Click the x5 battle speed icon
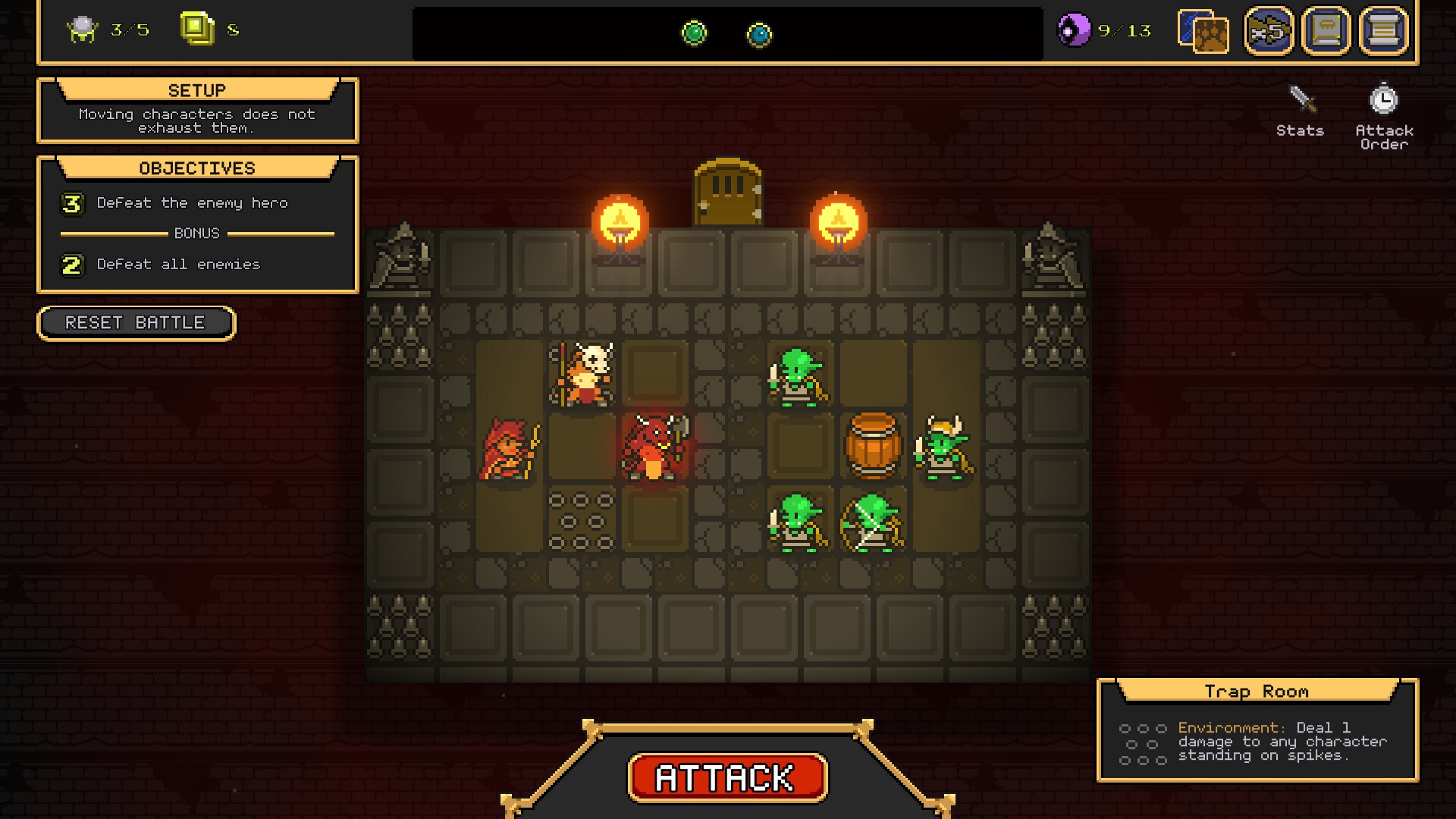The width and height of the screenshot is (1456, 819). (x=1269, y=31)
